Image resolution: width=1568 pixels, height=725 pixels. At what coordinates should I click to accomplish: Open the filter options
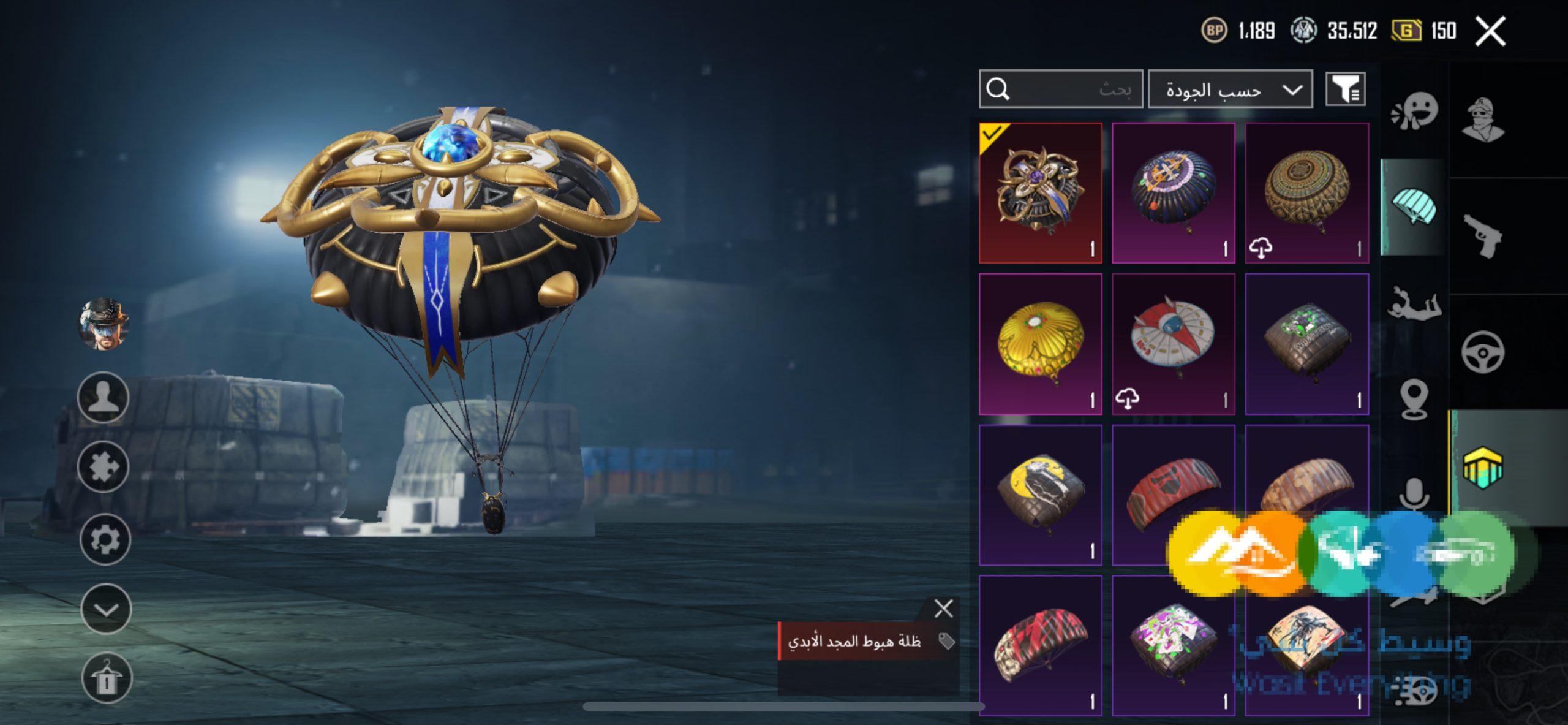pos(1346,89)
